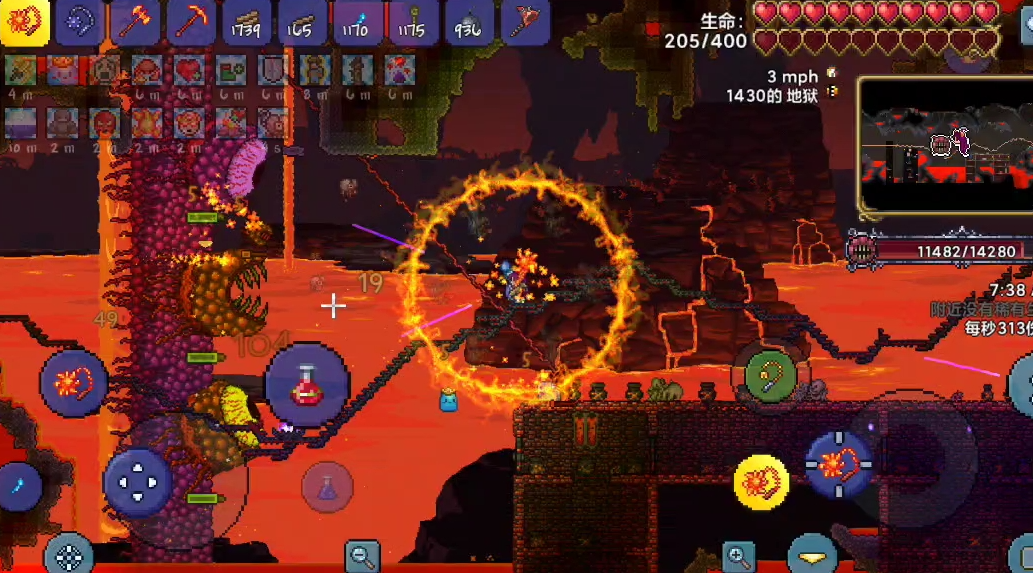Image resolution: width=1033 pixels, height=573 pixels.
Task: Tap the crosshair aim button with flail icon
Action: click(x=839, y=465)
